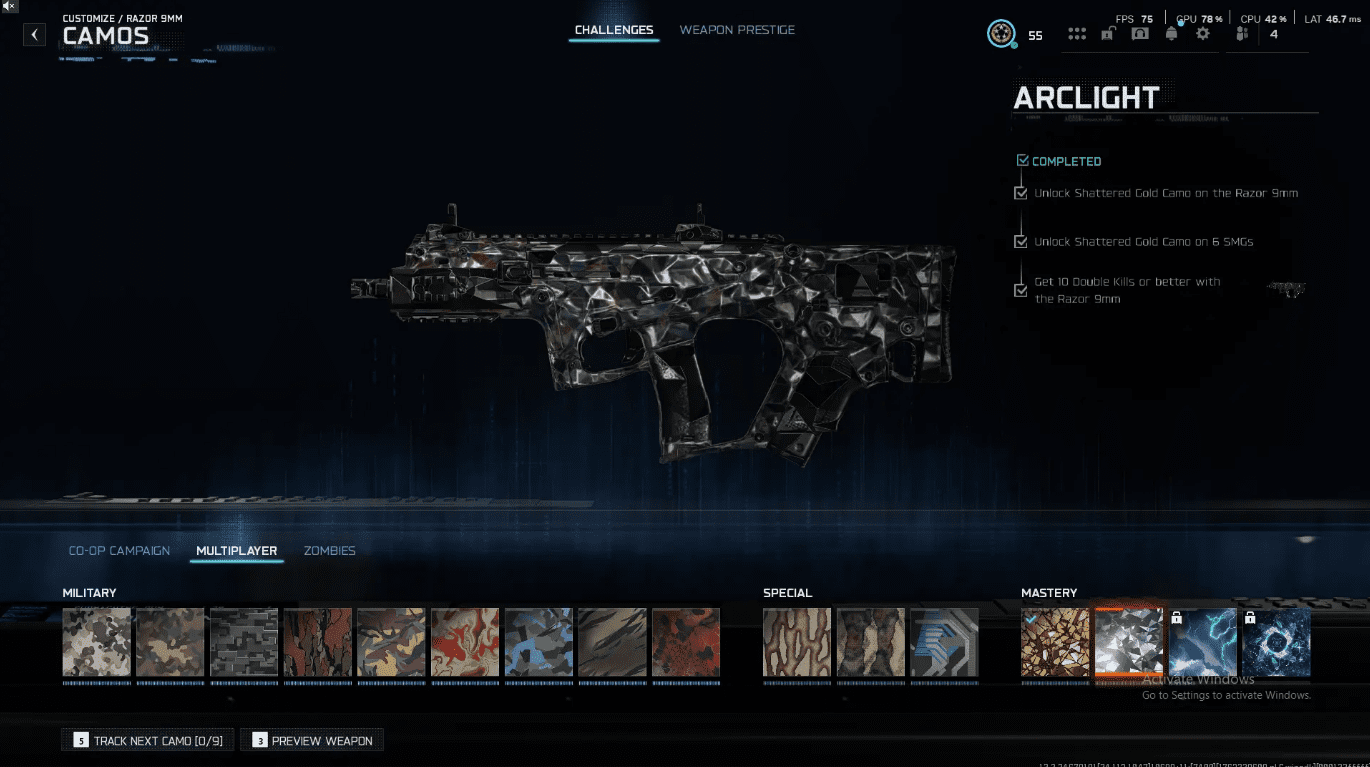The image size is (1370, 767).
Task: Open notifications with the bell icon
Action: point(1171,34)
